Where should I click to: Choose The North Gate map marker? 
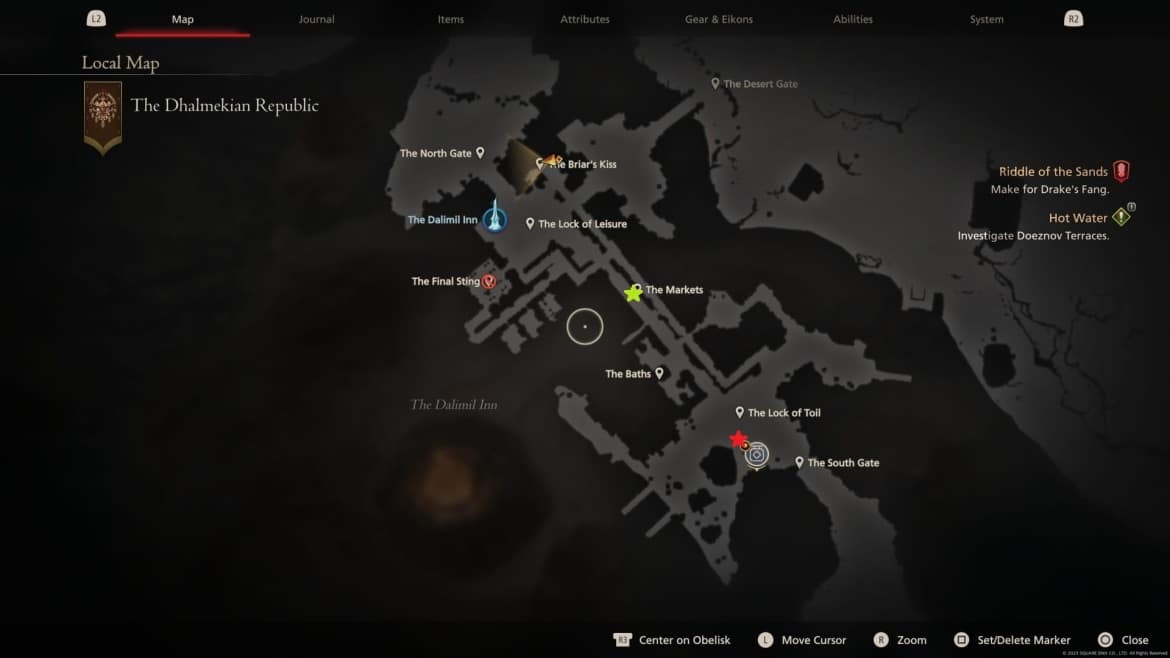(x=480, y=153)
